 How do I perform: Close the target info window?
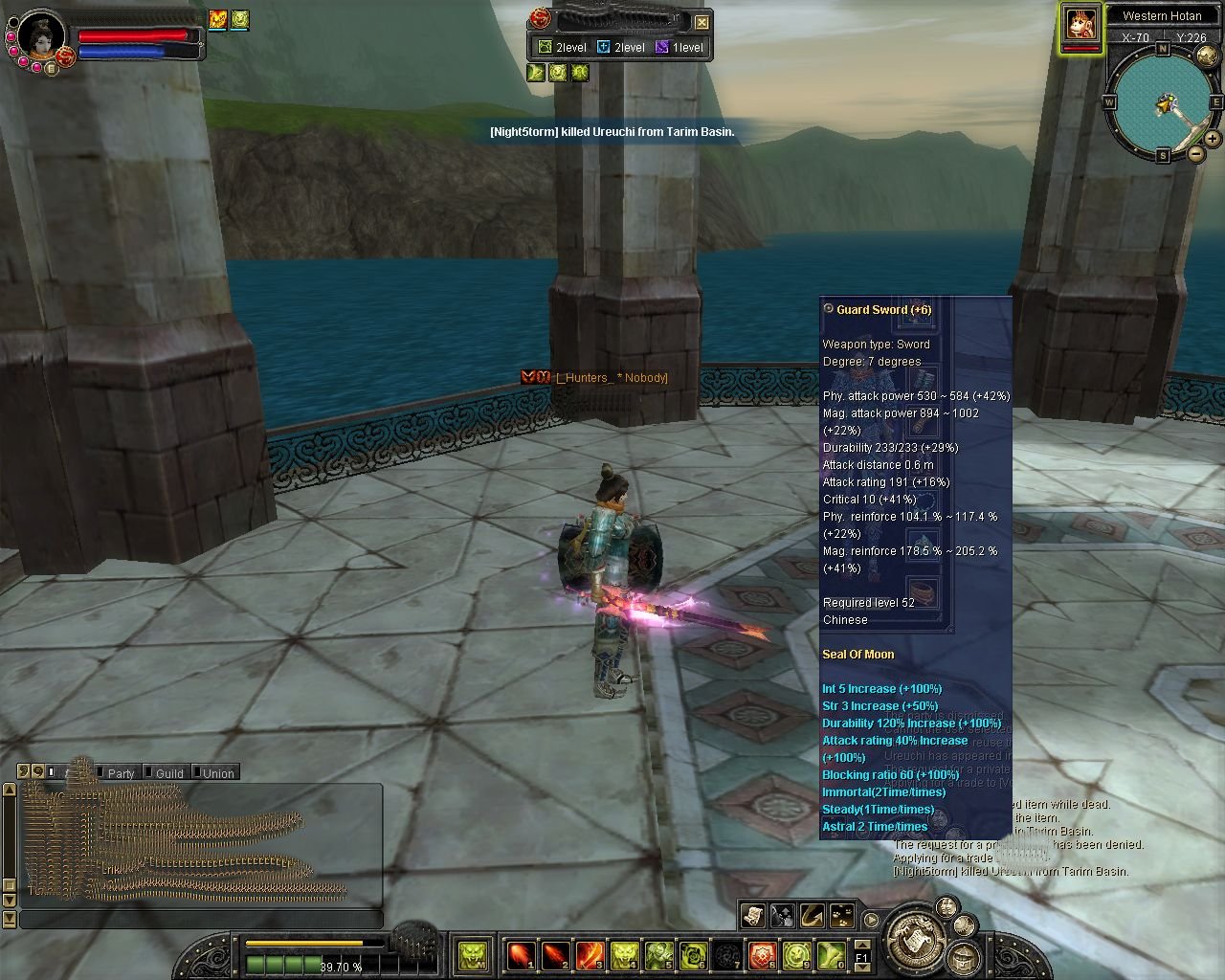click(702, 22)
